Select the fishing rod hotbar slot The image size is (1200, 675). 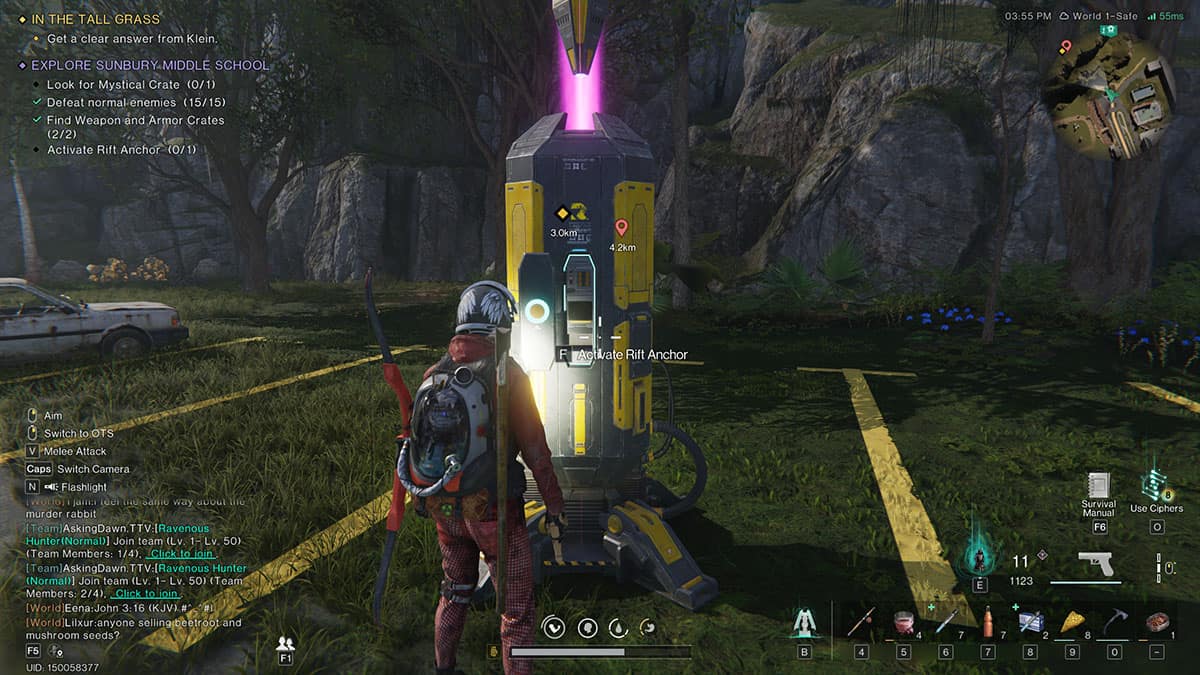pyautogui.click(x=862, y=622)
